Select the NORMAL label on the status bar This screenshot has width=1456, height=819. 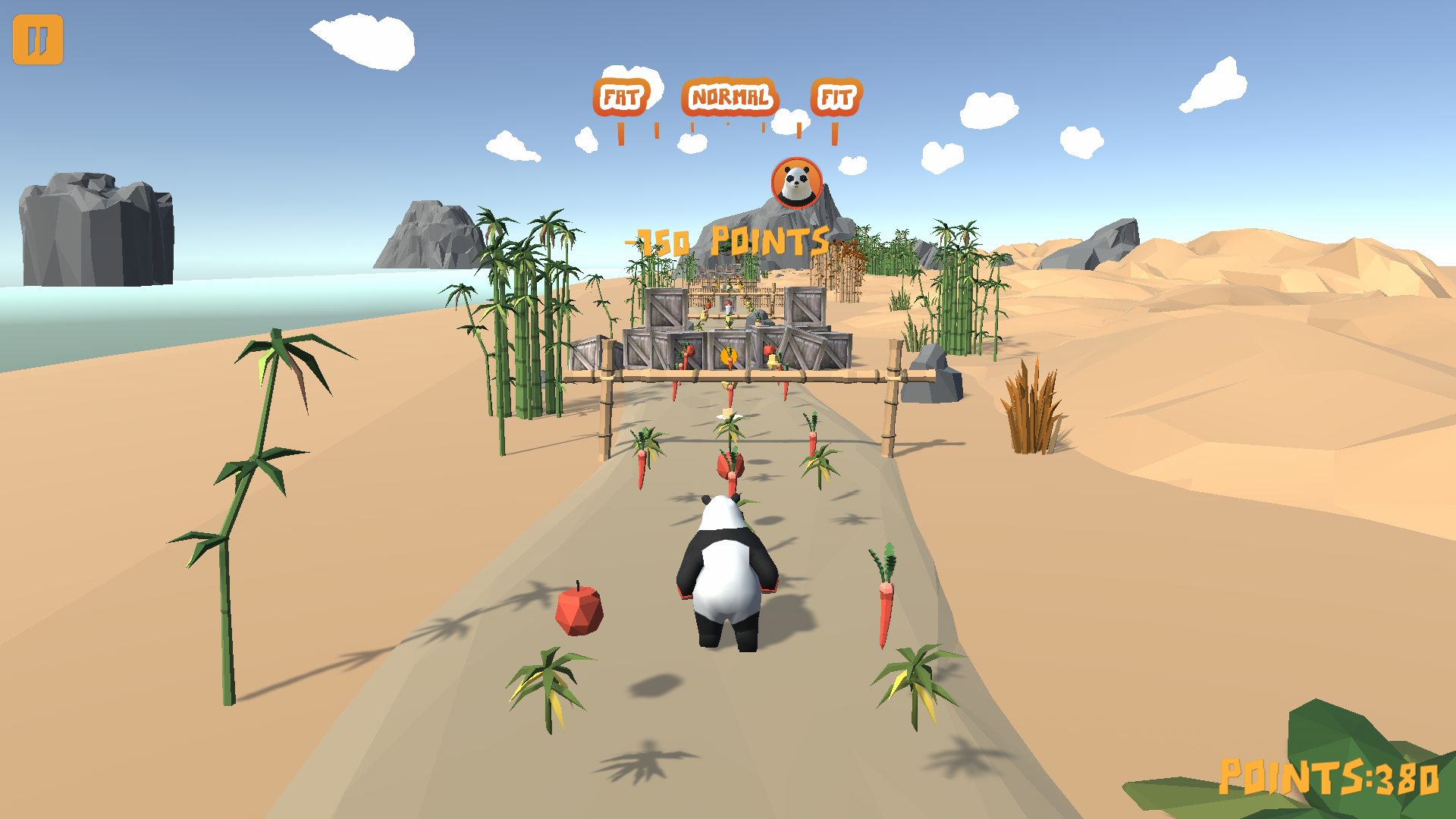tap(730, 96)
